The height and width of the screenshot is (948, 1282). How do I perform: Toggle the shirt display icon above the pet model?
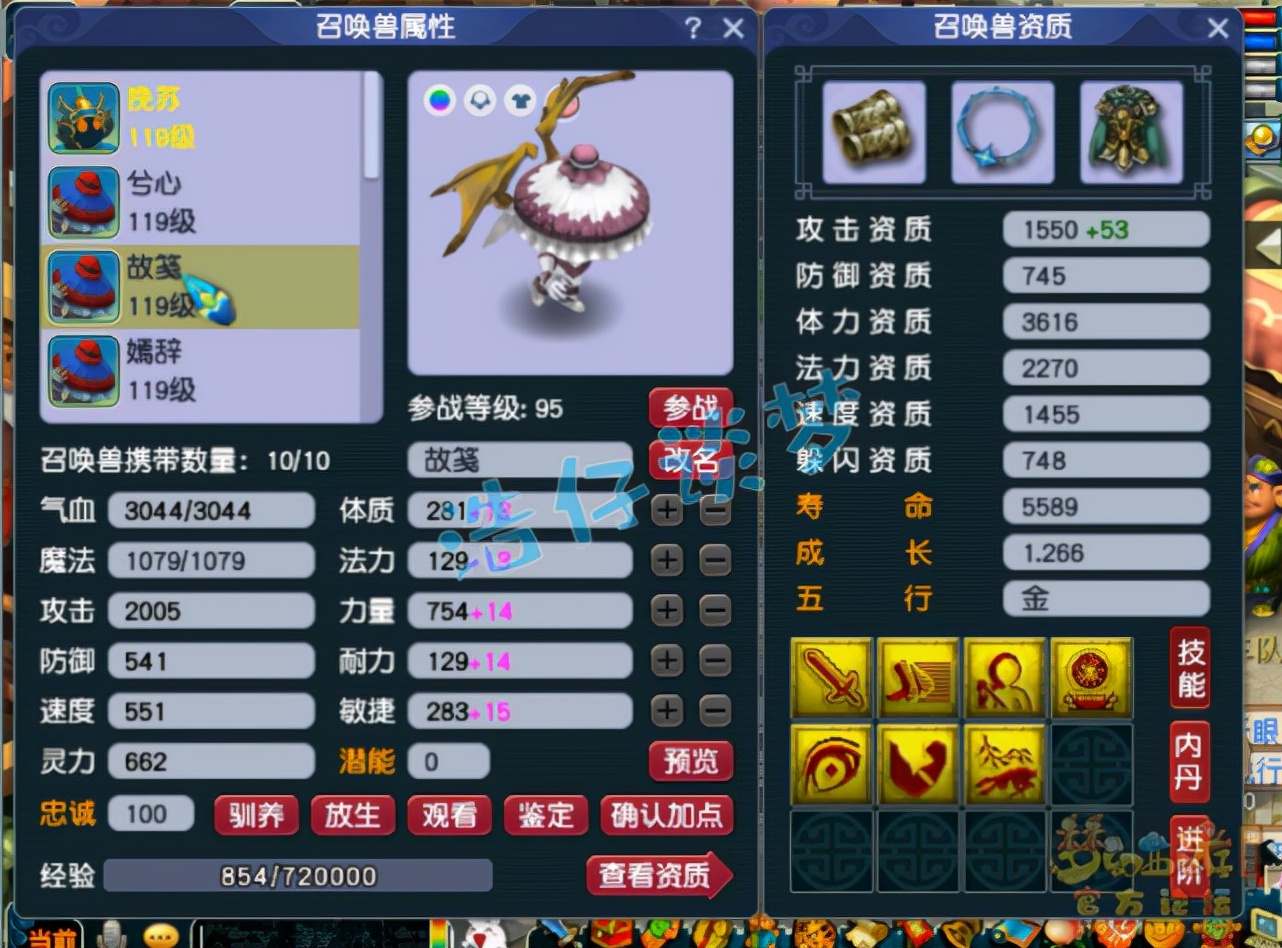pyautogui.click(x=521, y=100)
